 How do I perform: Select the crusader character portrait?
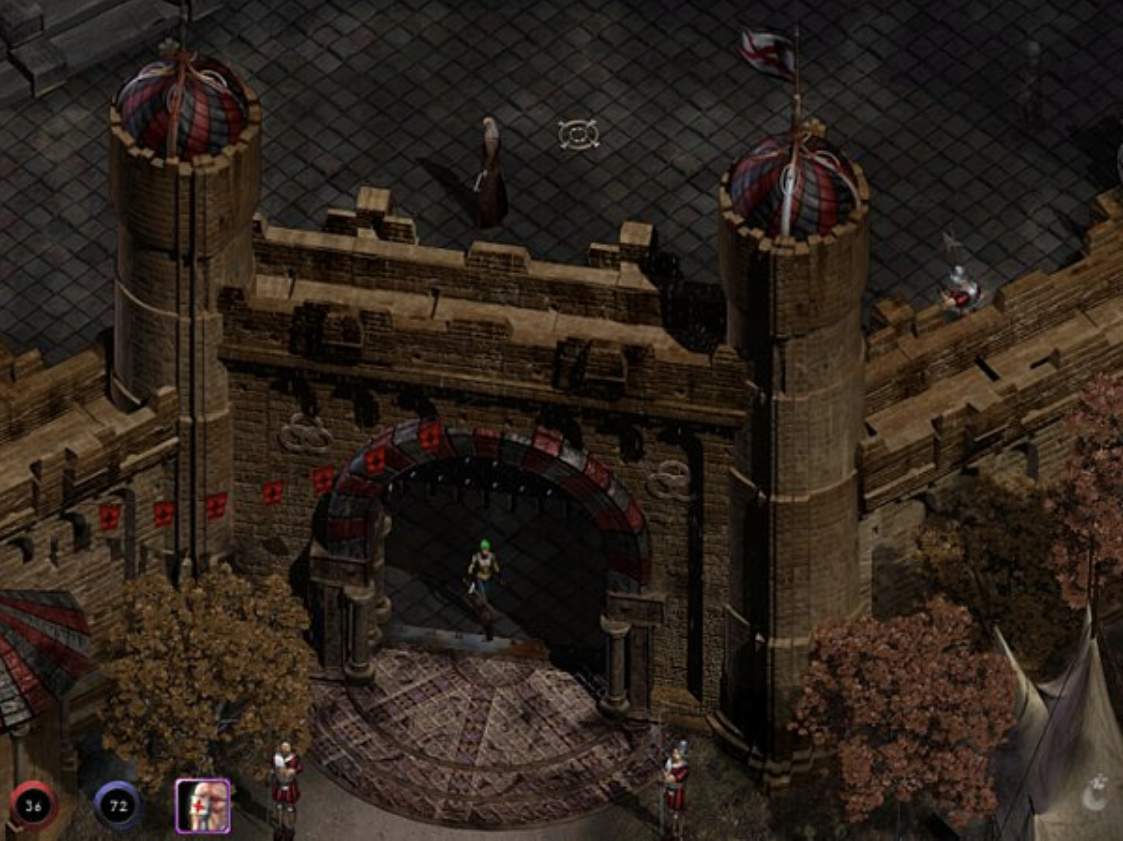pos(203,806)
